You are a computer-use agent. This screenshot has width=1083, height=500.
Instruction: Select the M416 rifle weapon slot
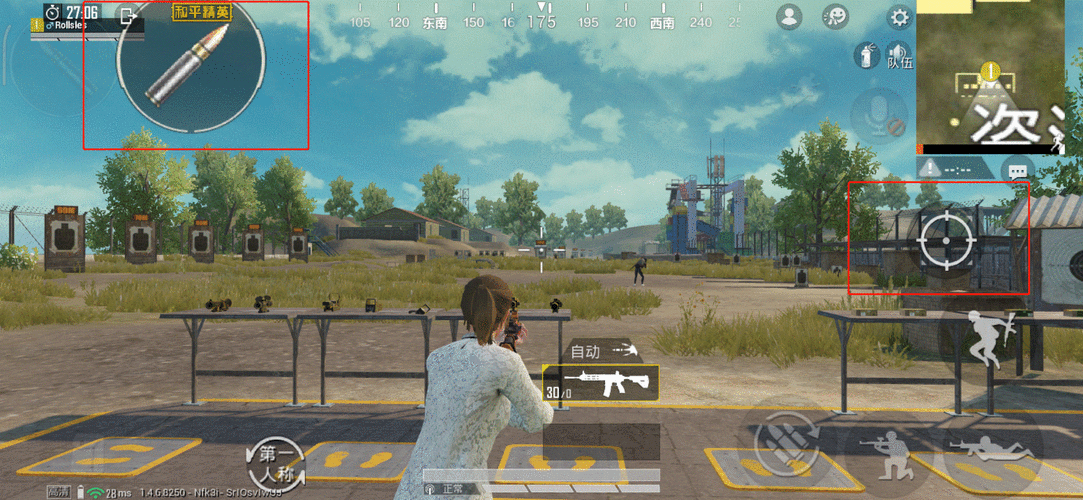click(x=600, y=382)
